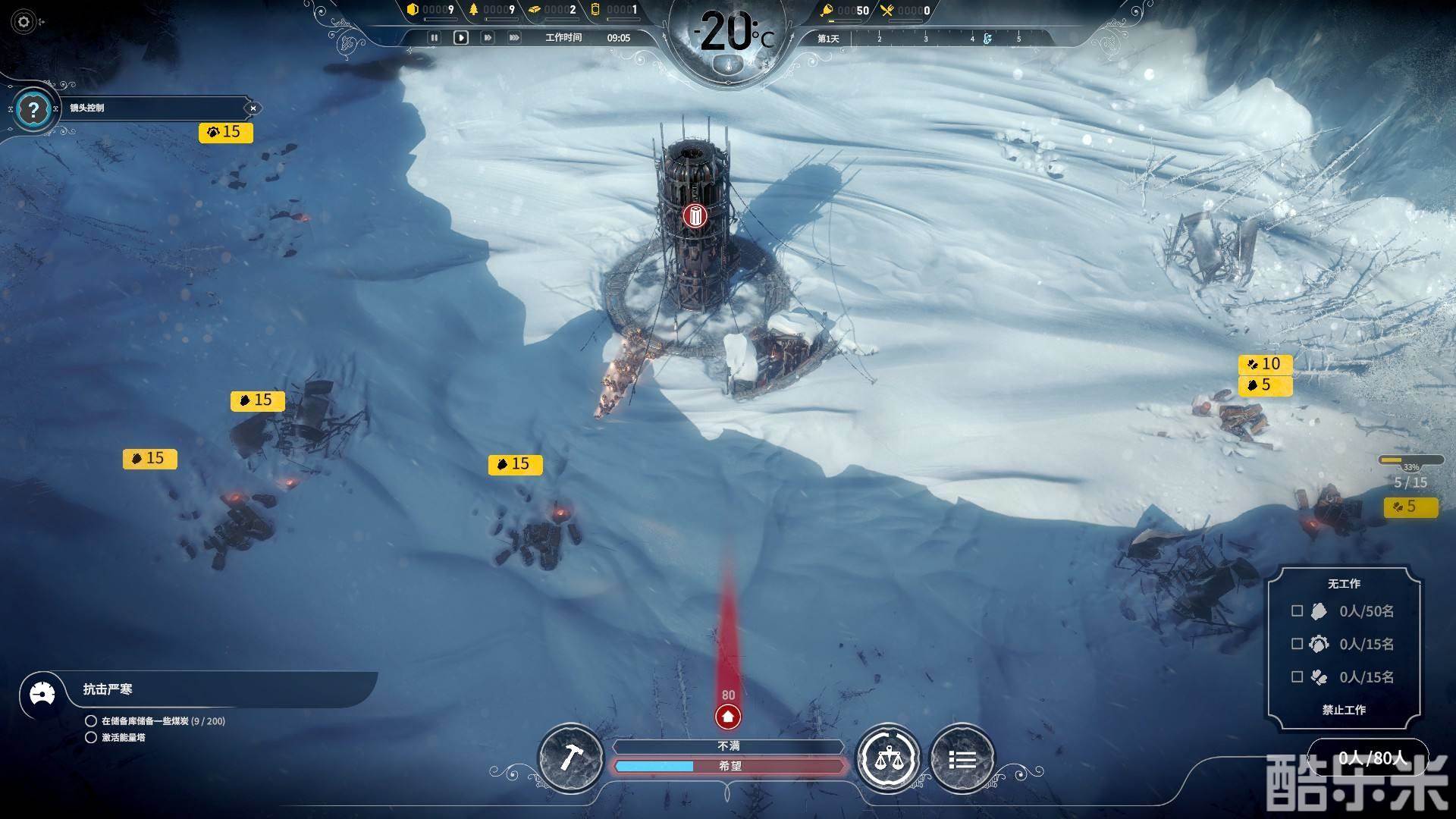
Task: Open the Book of Laws scales button
Action: pyautogui.click(x=887, y=758)
